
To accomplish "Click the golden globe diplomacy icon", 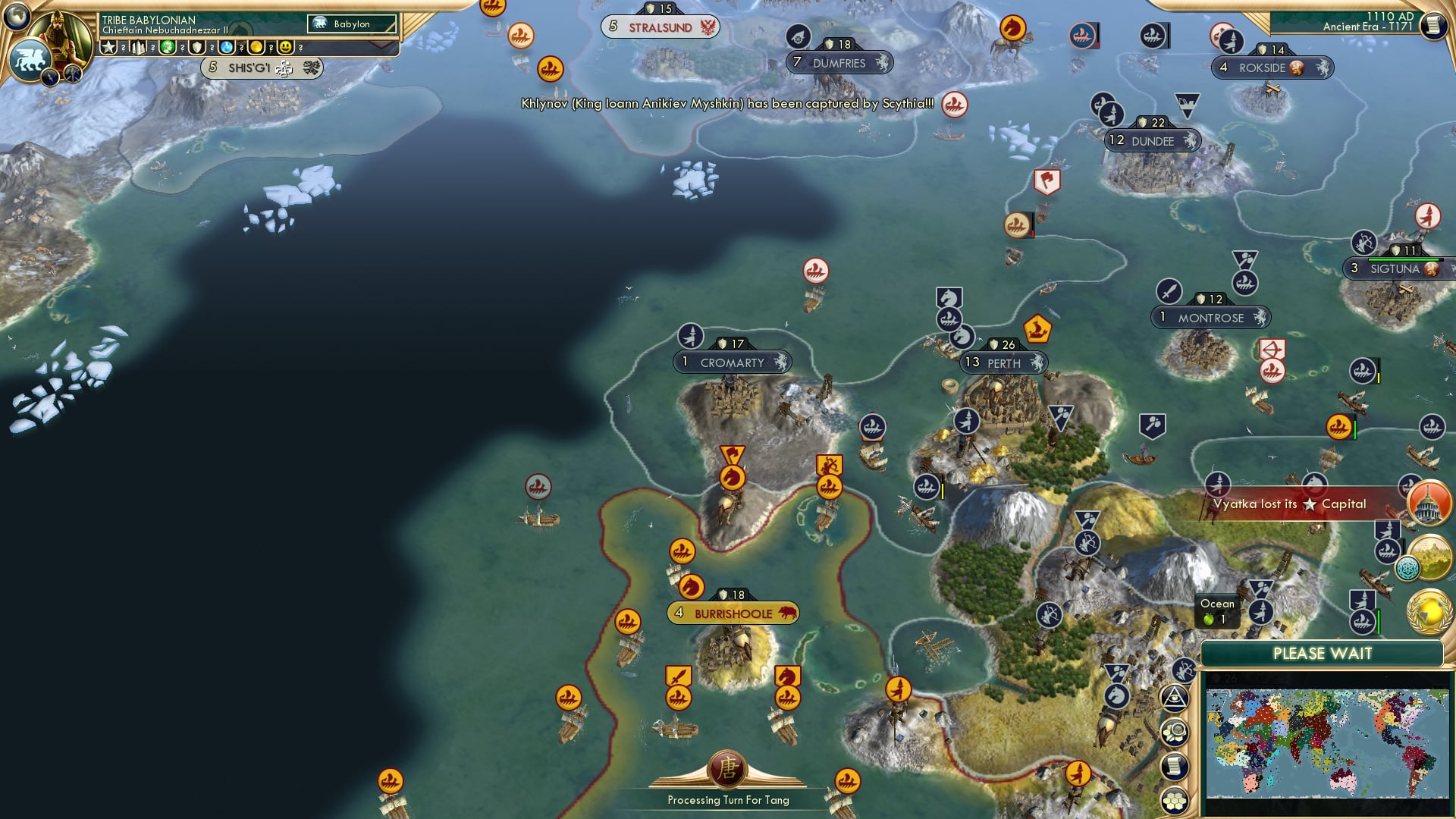I will pos(1429,612).
